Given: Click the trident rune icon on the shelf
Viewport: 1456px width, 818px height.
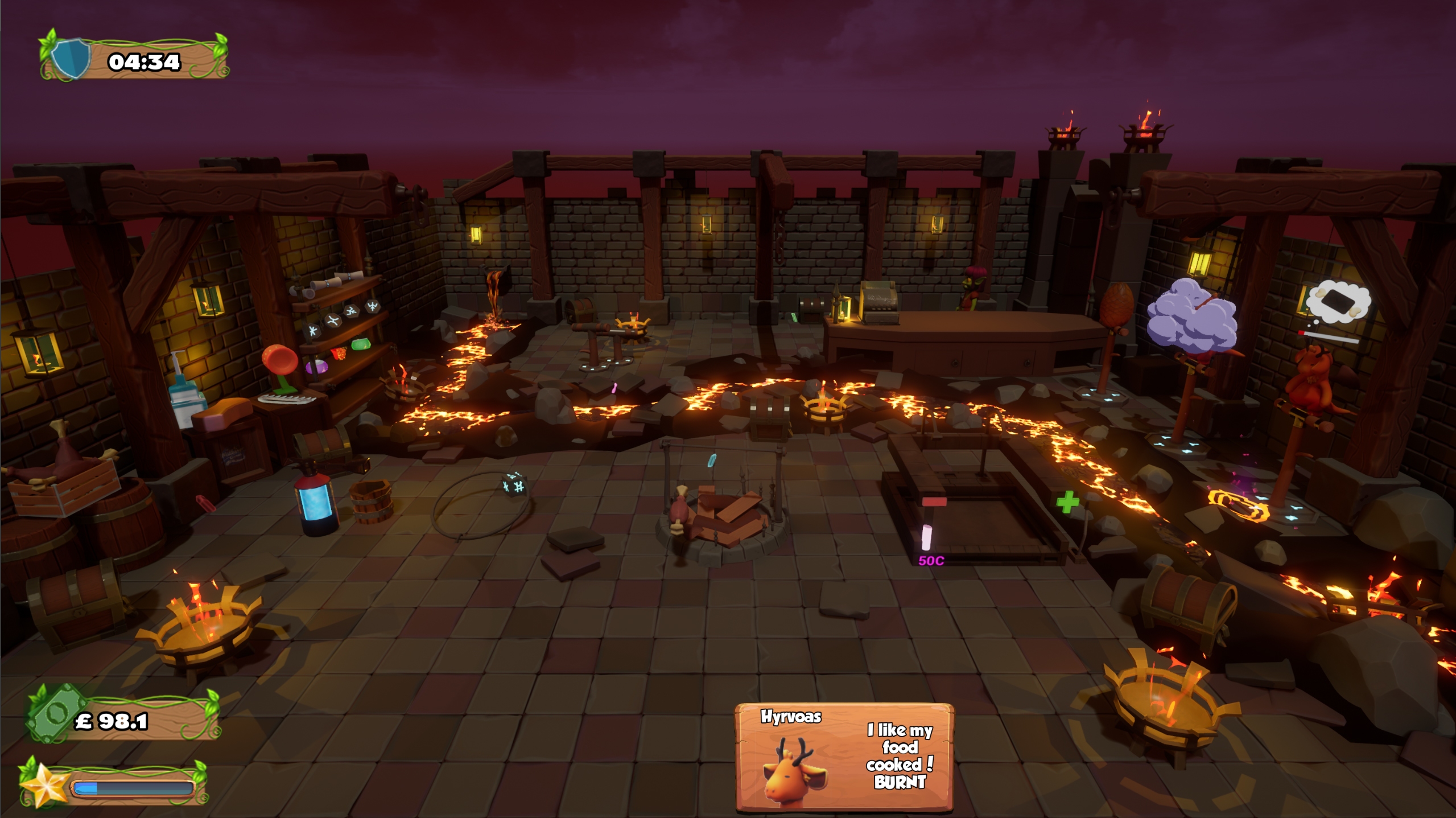Looking at the screenshot, I should tap(373, 306).
